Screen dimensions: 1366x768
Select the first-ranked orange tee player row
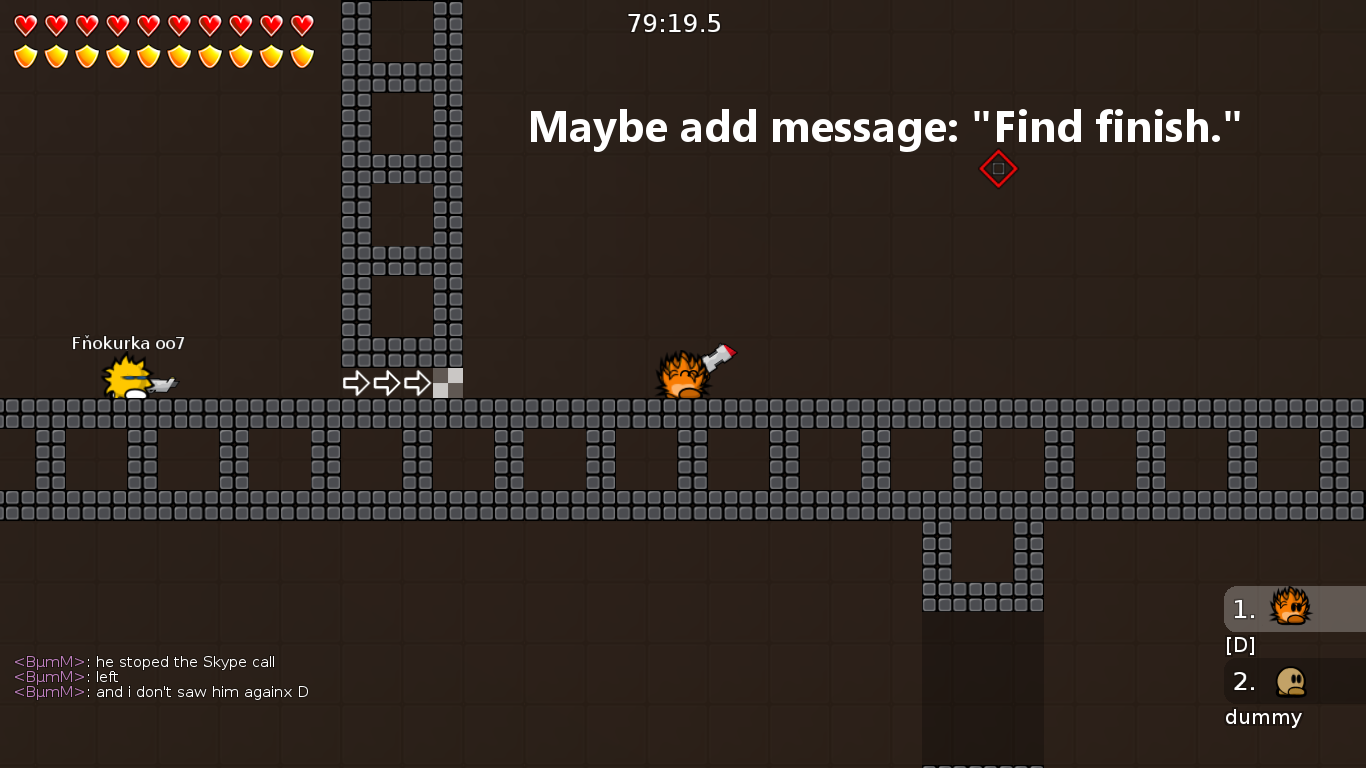pos(1293,609)
